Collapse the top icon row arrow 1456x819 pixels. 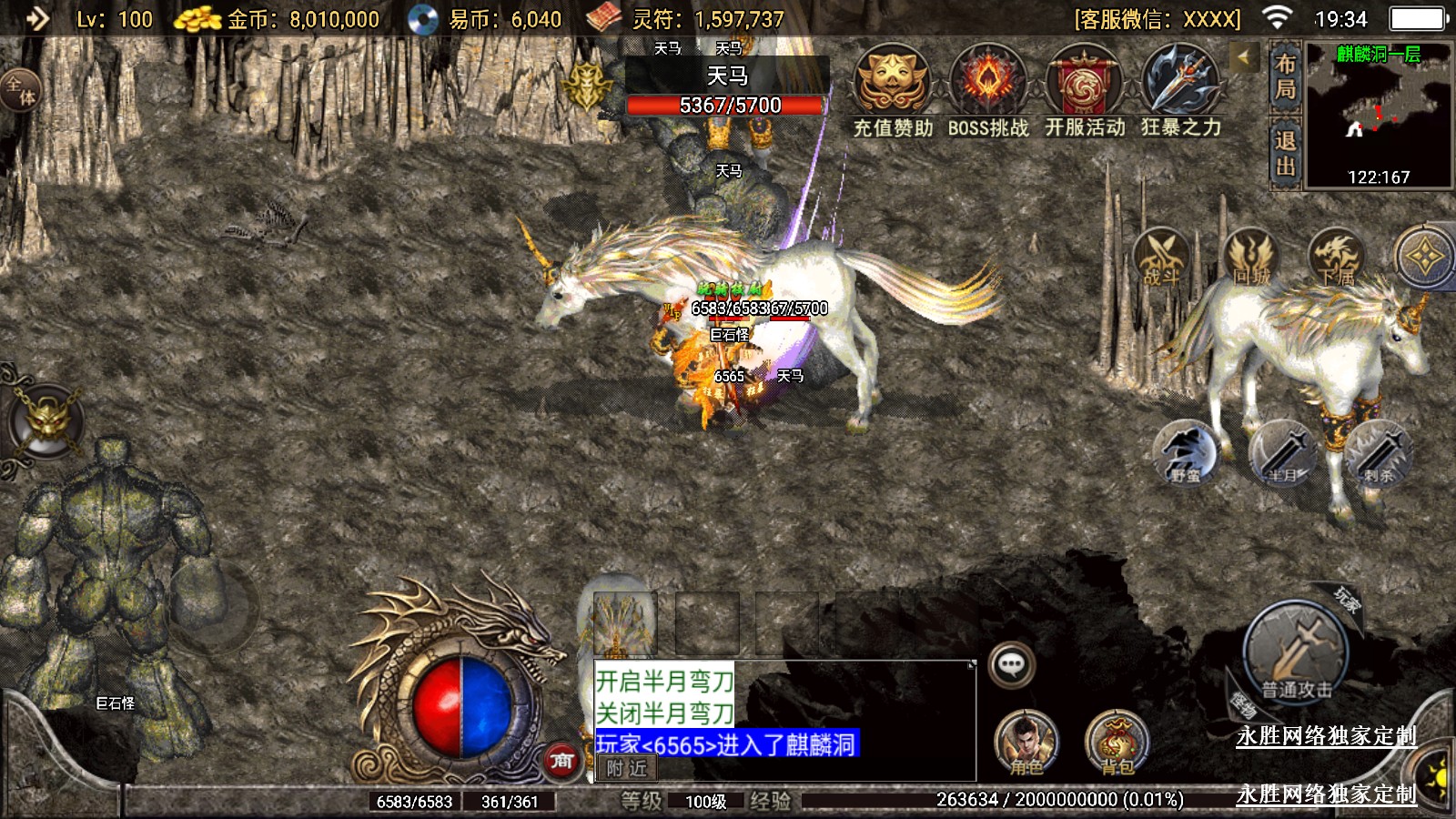pyautogui.click(x=1244, y=58)
